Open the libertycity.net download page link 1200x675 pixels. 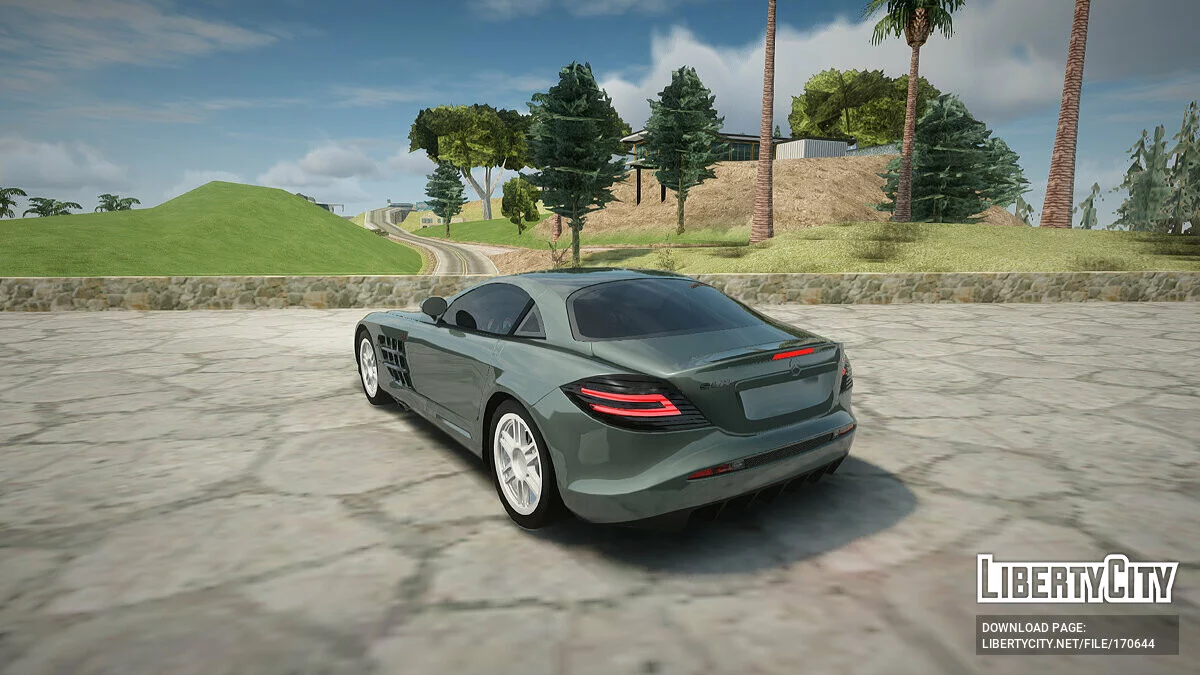point(1067,644)
